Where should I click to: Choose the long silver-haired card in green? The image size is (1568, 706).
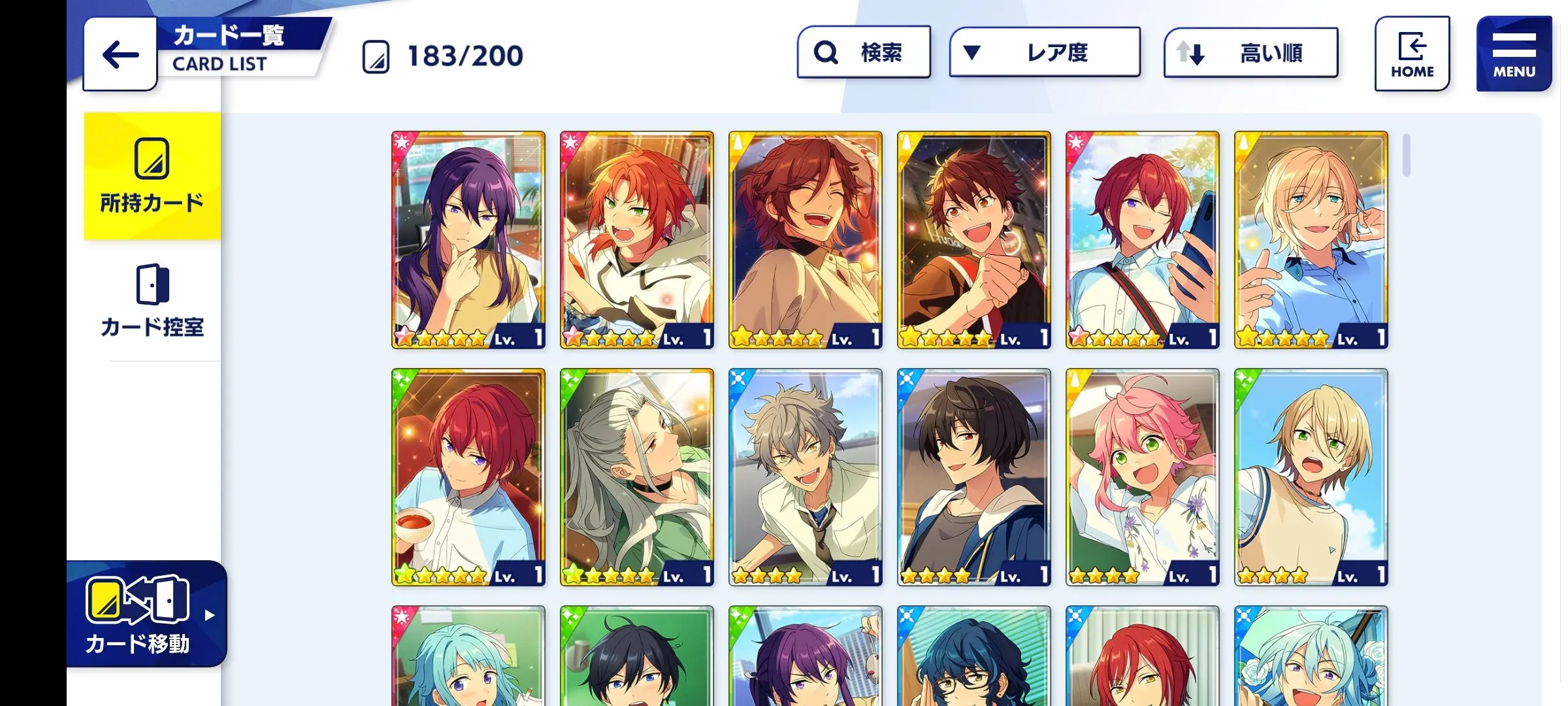(636, 477)
